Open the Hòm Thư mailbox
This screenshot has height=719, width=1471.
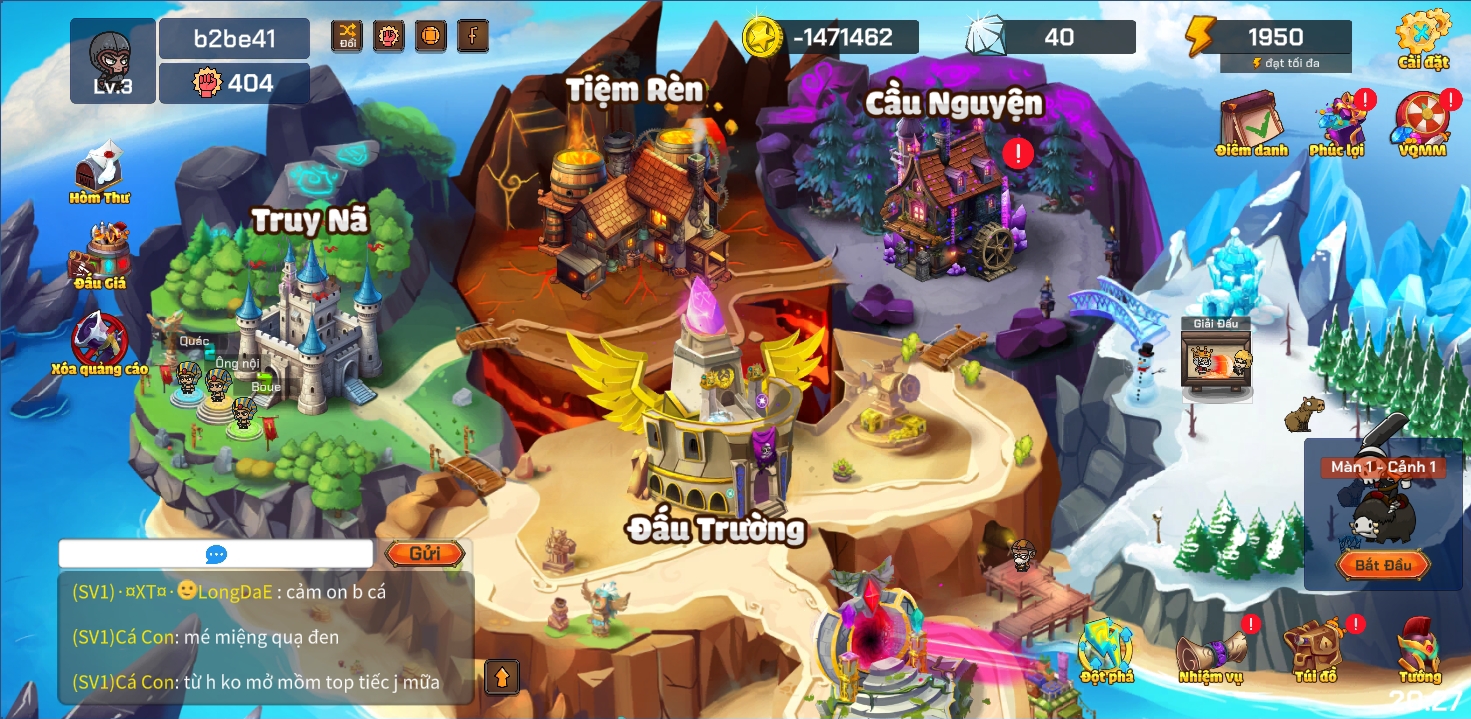100,170
